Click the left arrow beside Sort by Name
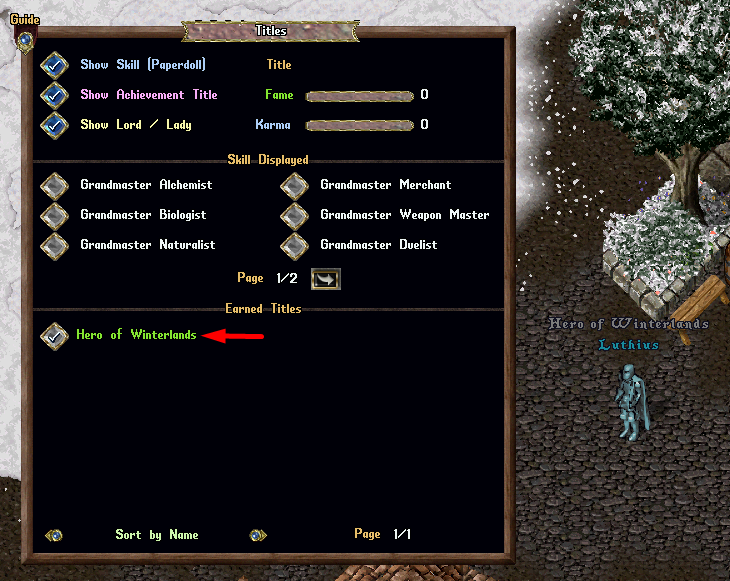 coord(55,536)
